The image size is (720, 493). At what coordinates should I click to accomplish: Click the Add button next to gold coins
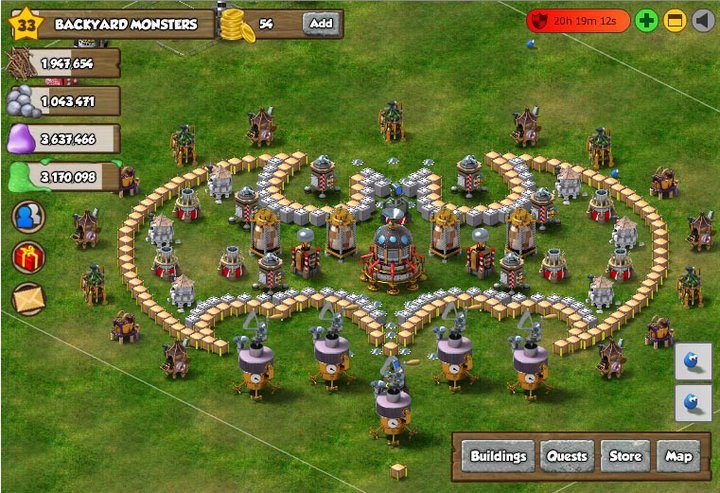321,23
